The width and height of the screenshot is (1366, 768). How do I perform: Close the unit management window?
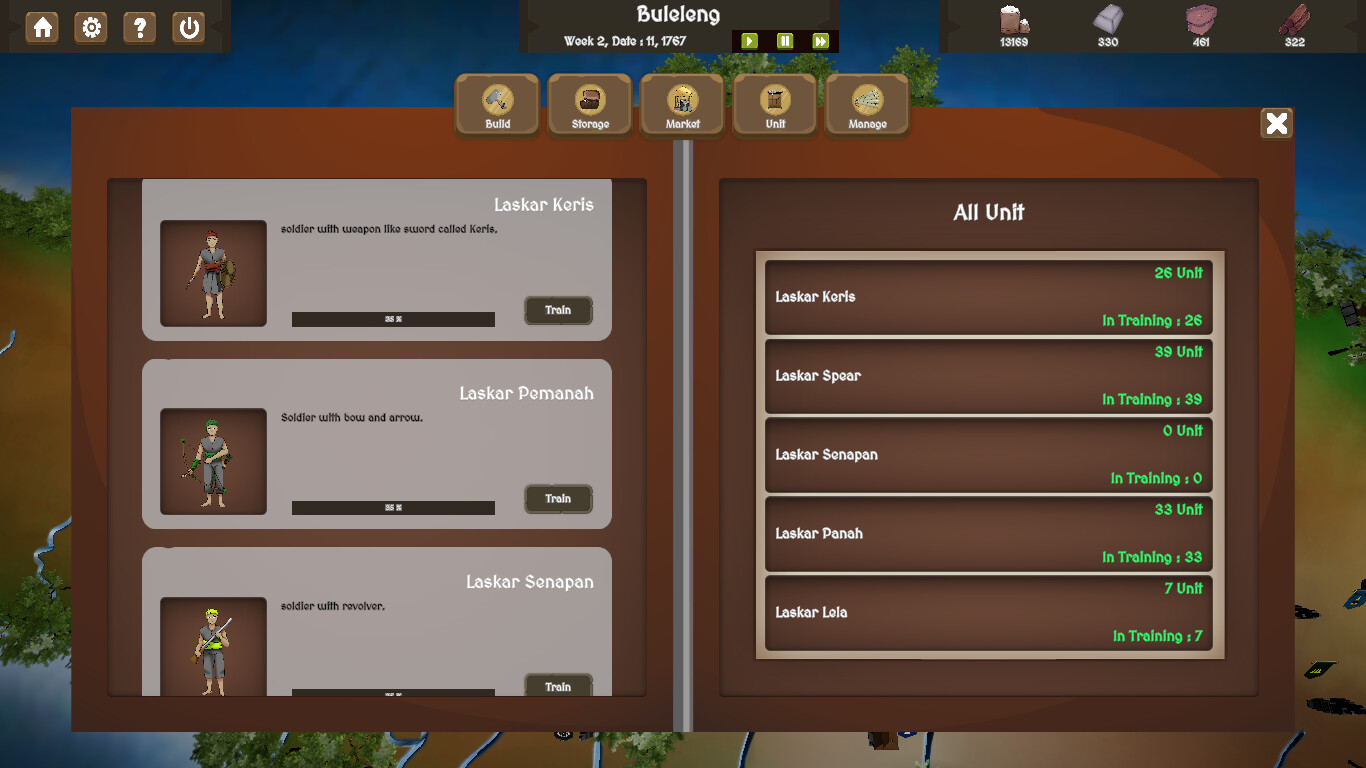(x=1276, y=123)
